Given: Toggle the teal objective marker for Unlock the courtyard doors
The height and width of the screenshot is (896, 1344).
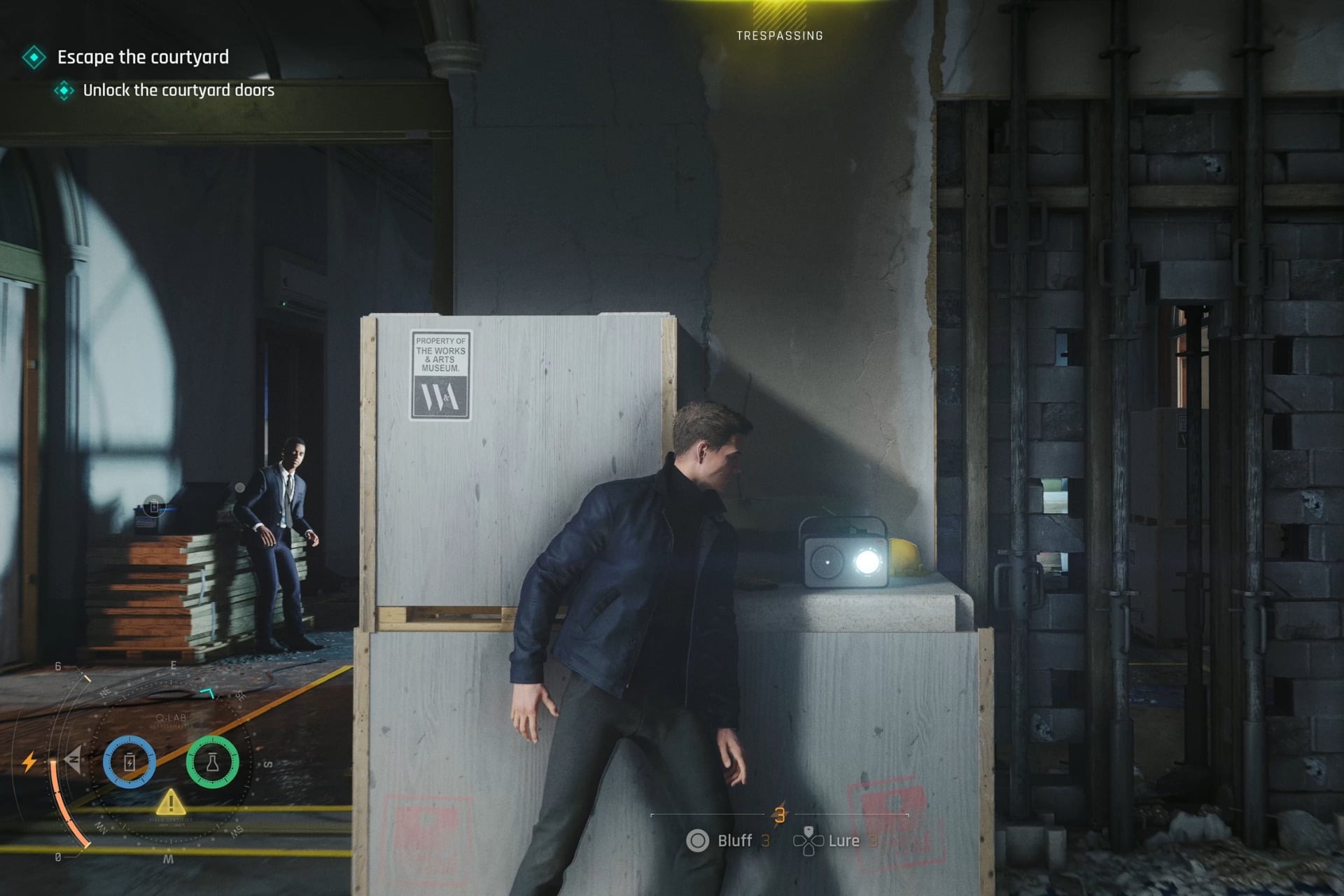Looking at the screenshot, I should (x=65, y=90).
